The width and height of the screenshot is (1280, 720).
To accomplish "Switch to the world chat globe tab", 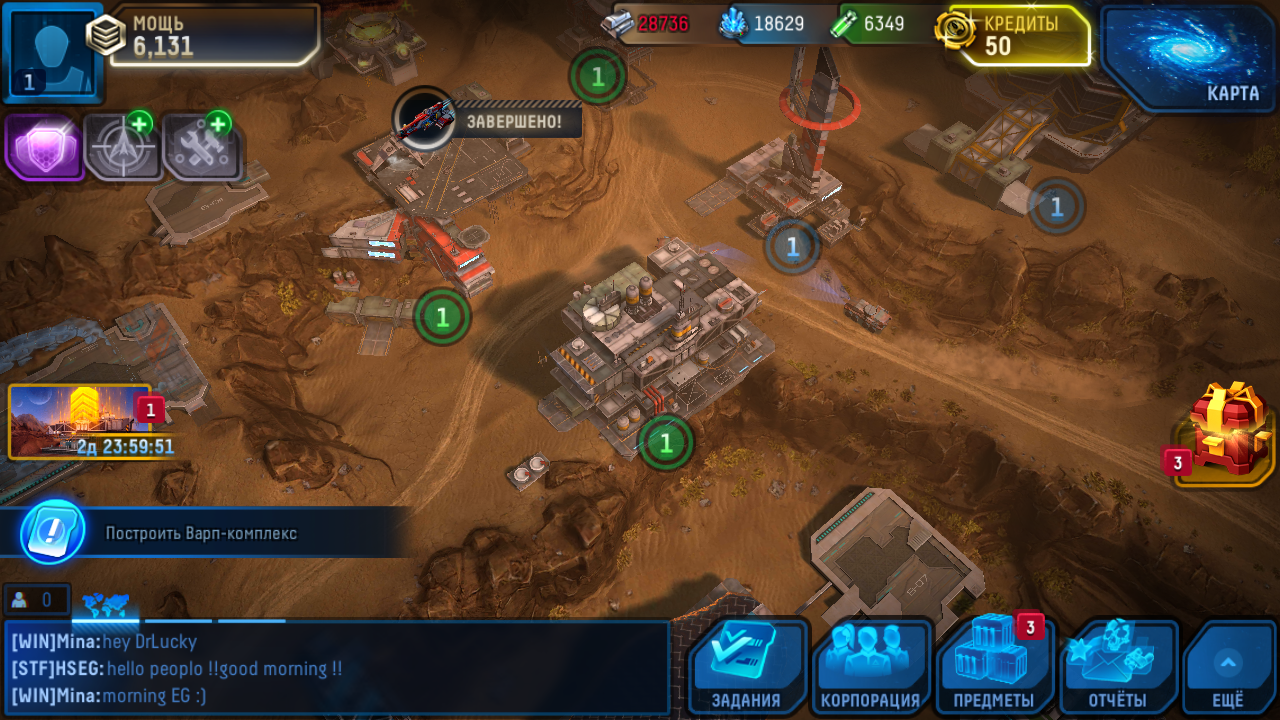I will [105, 603].
